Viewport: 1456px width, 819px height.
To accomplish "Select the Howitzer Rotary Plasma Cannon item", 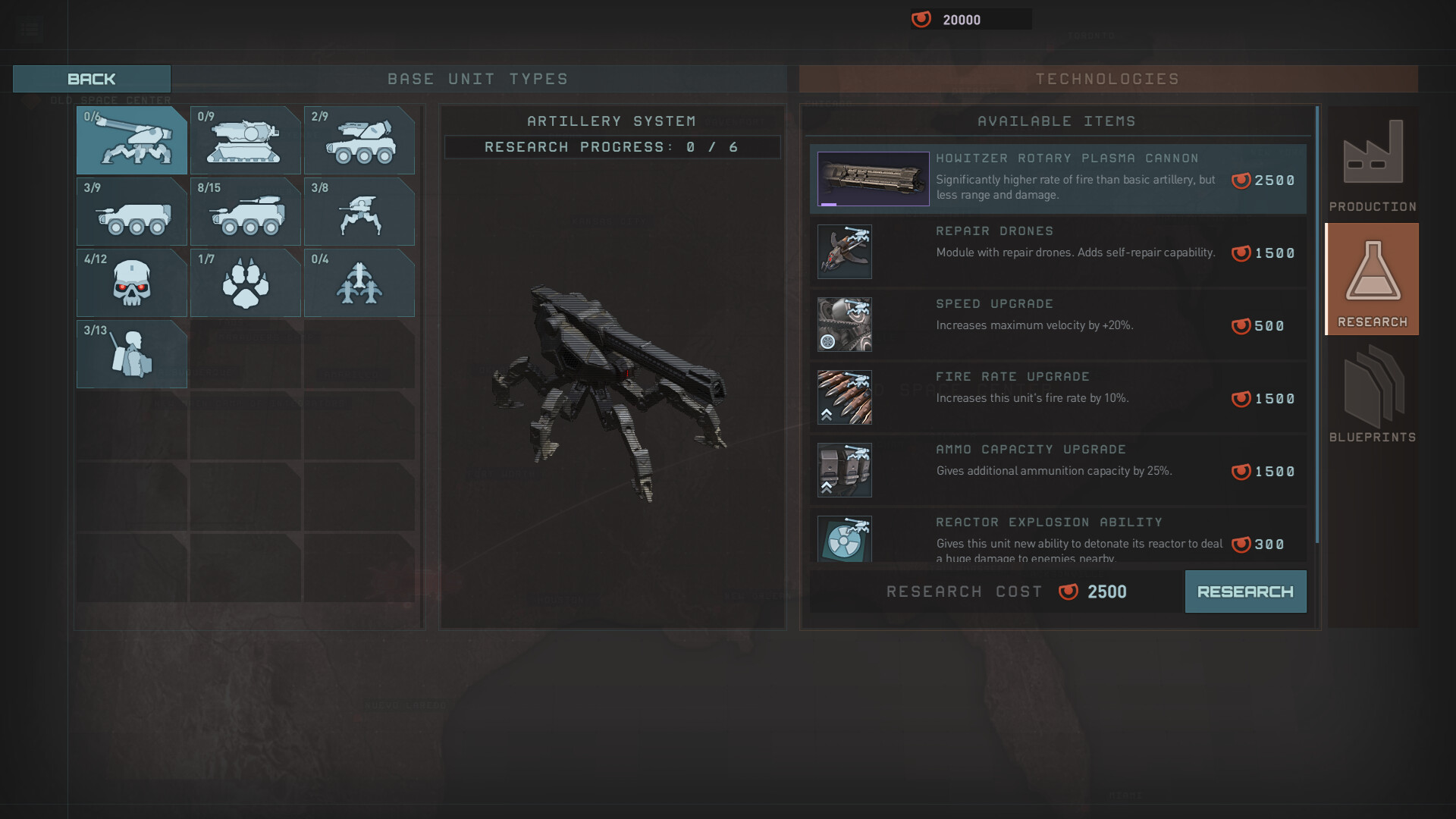I will coord(1058,179).
